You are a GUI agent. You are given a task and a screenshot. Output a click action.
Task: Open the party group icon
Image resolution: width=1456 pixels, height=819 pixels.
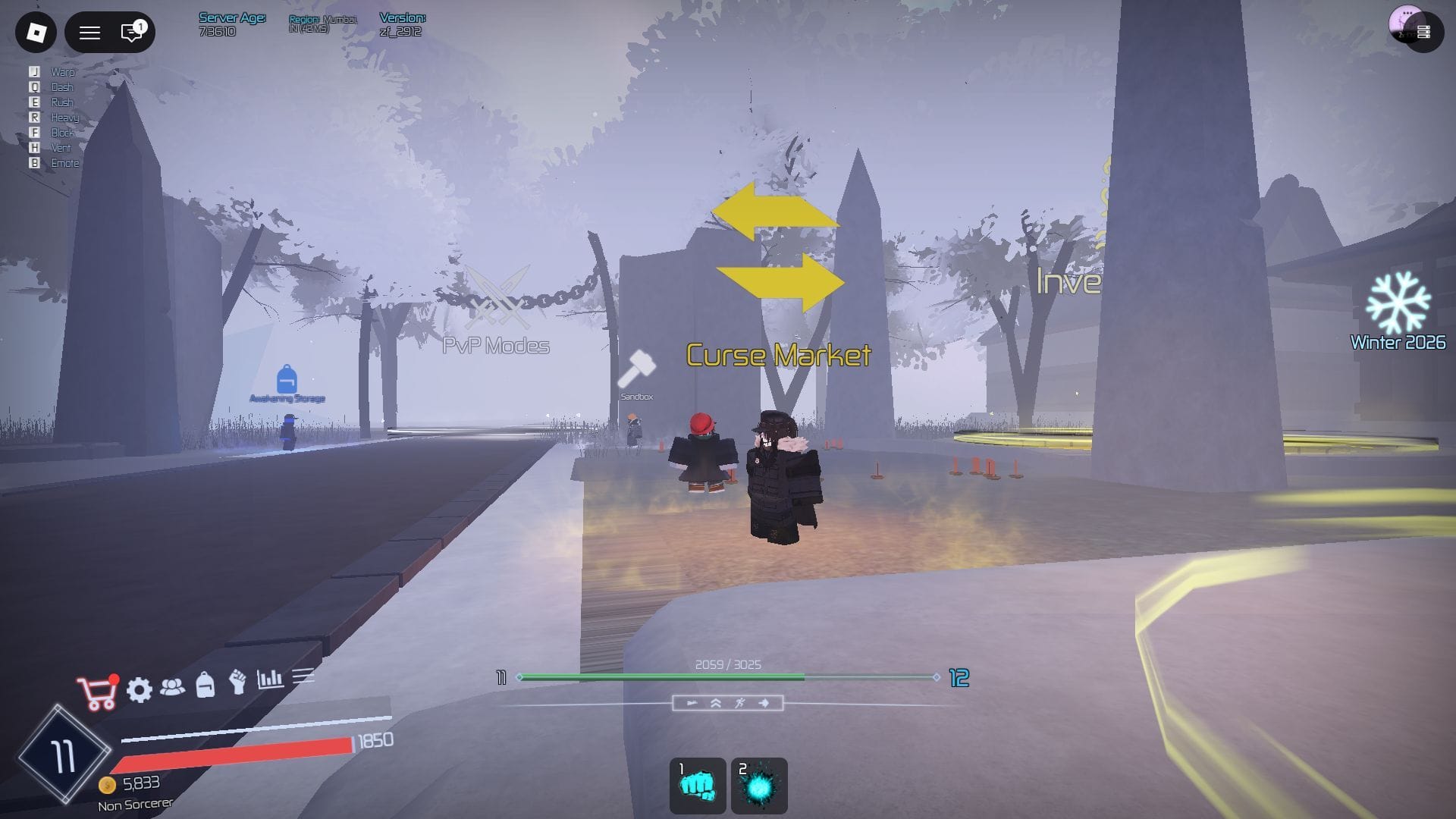pos(173,687)
